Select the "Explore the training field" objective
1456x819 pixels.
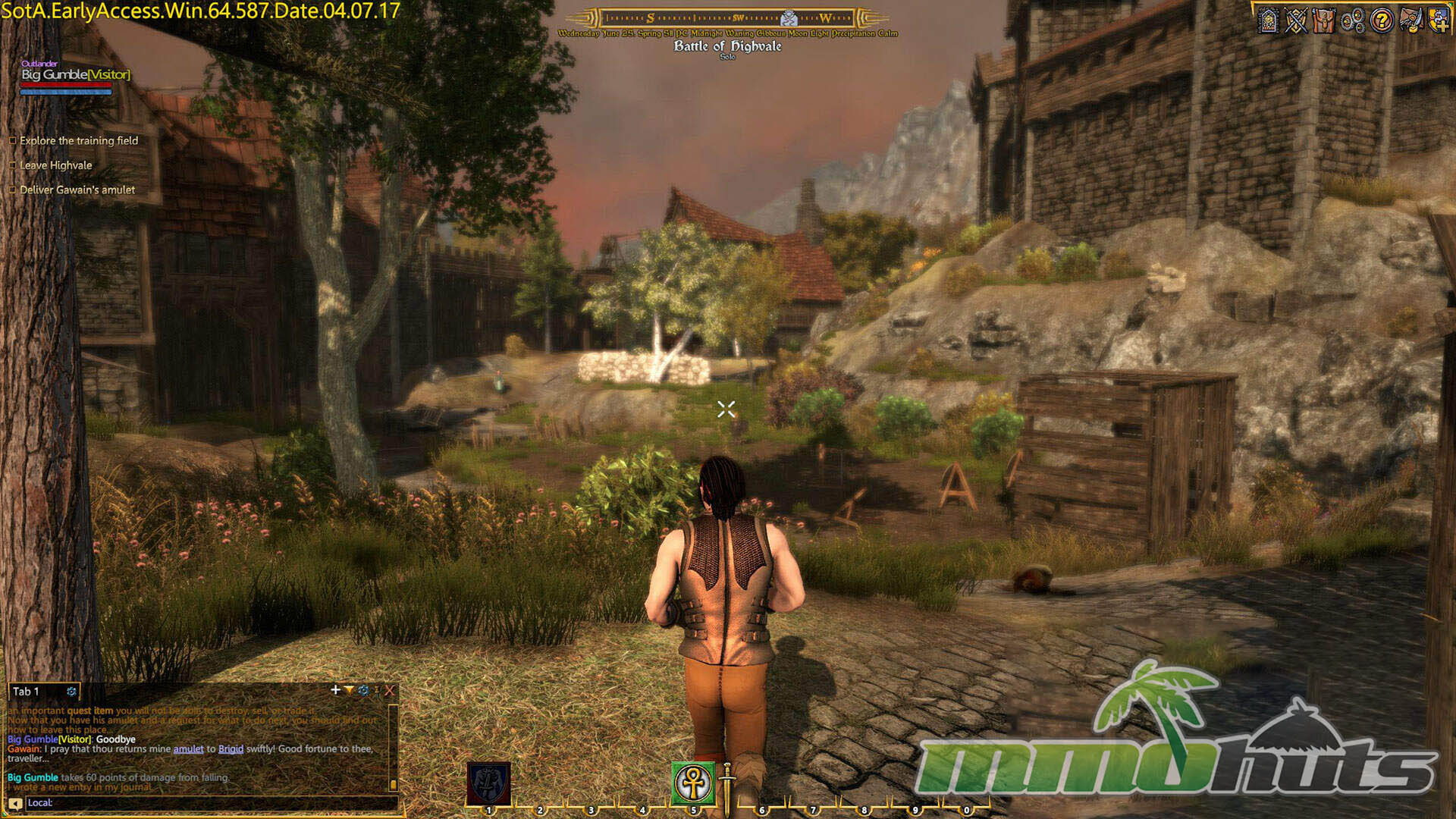[x=79, y=140]
